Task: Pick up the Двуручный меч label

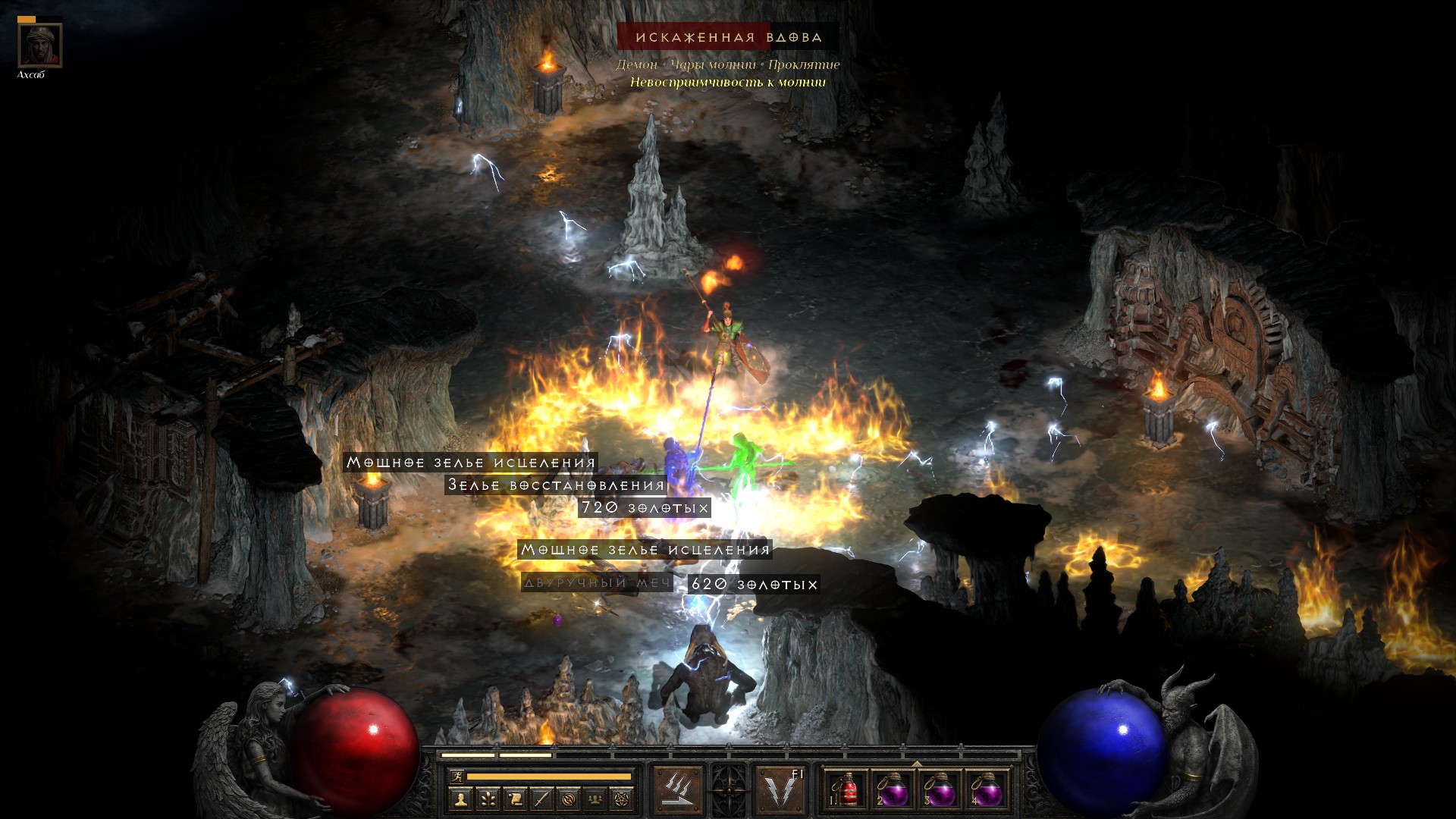Action: point(597,583)
